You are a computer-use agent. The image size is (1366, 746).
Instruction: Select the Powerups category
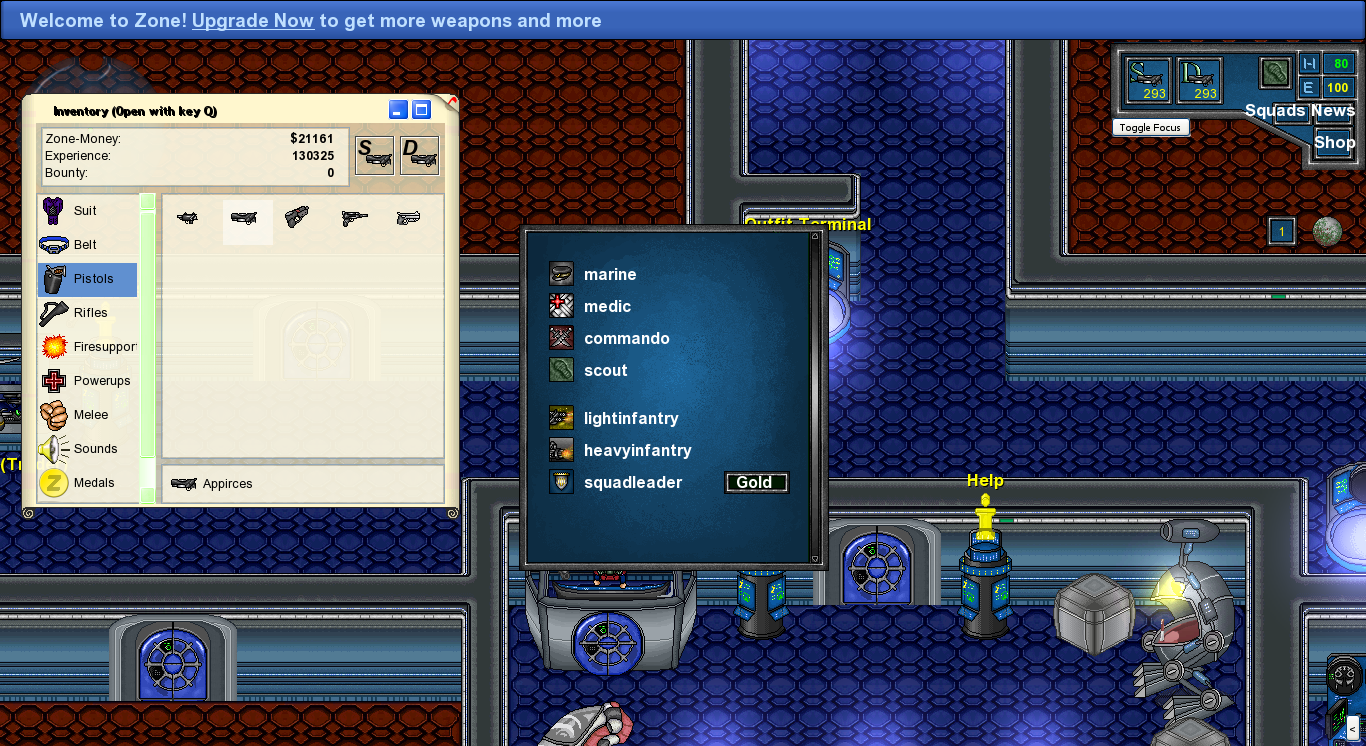101,381
